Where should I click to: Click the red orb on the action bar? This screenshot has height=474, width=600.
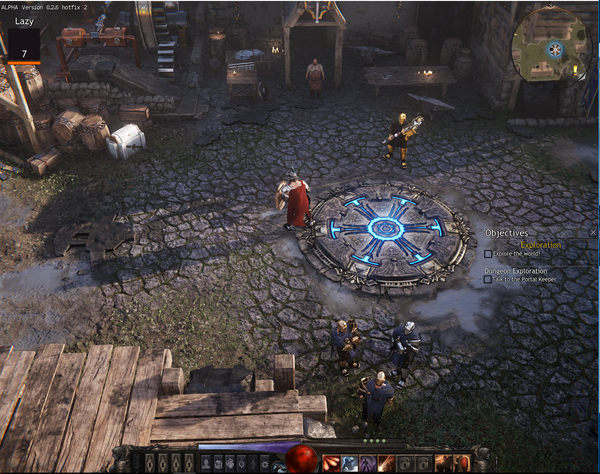(301, 459)
